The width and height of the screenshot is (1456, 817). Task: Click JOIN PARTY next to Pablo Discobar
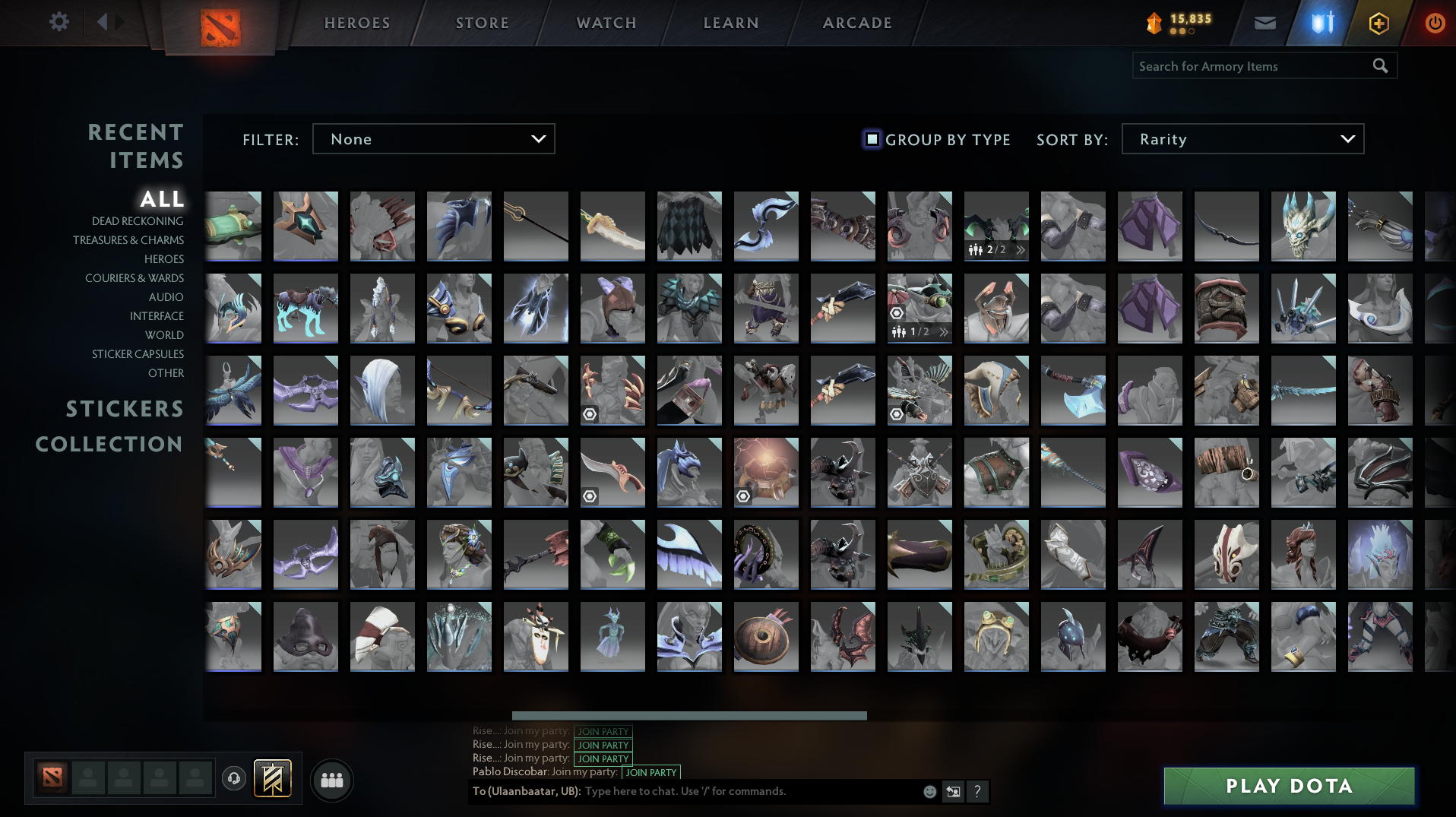(x=650, y=772)
